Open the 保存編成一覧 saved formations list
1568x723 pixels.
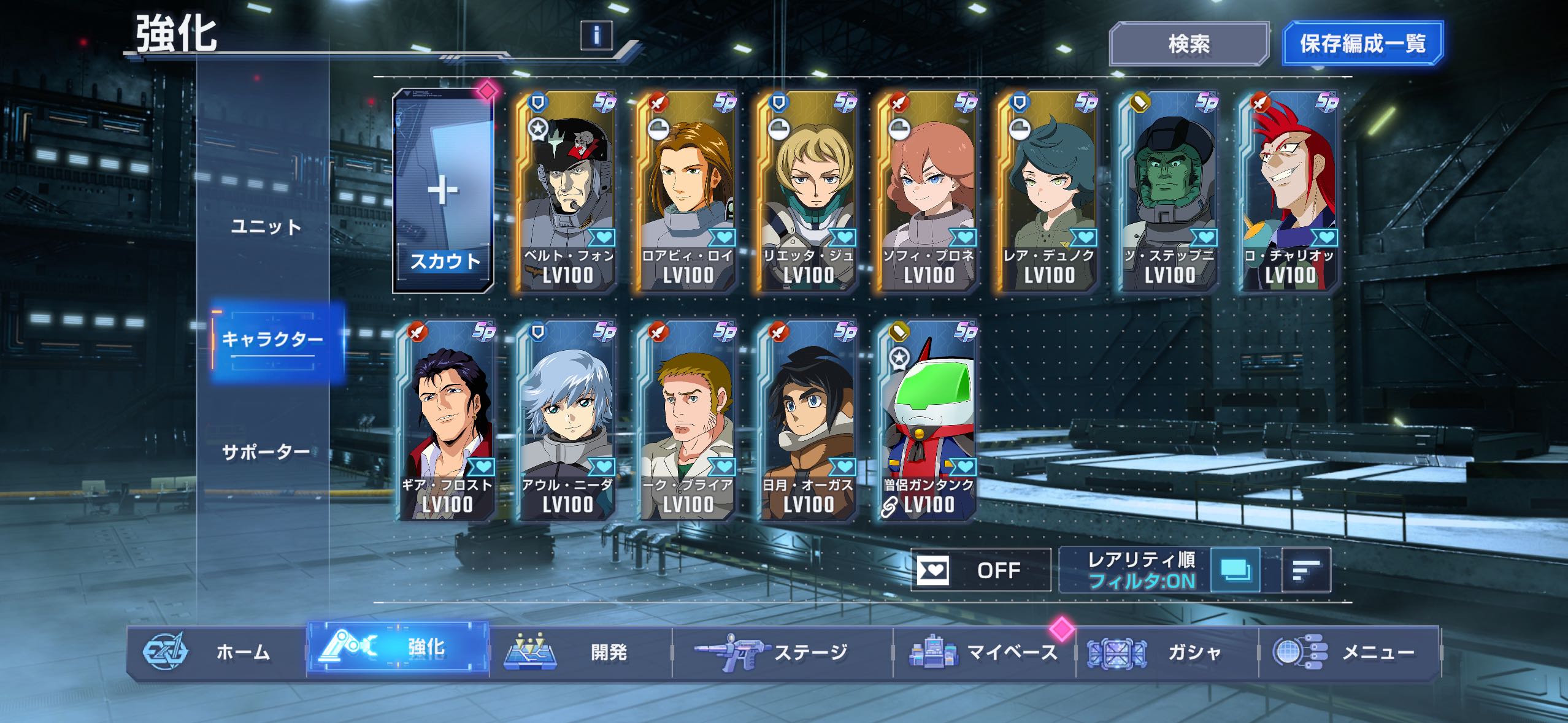tap(1362, 44)
